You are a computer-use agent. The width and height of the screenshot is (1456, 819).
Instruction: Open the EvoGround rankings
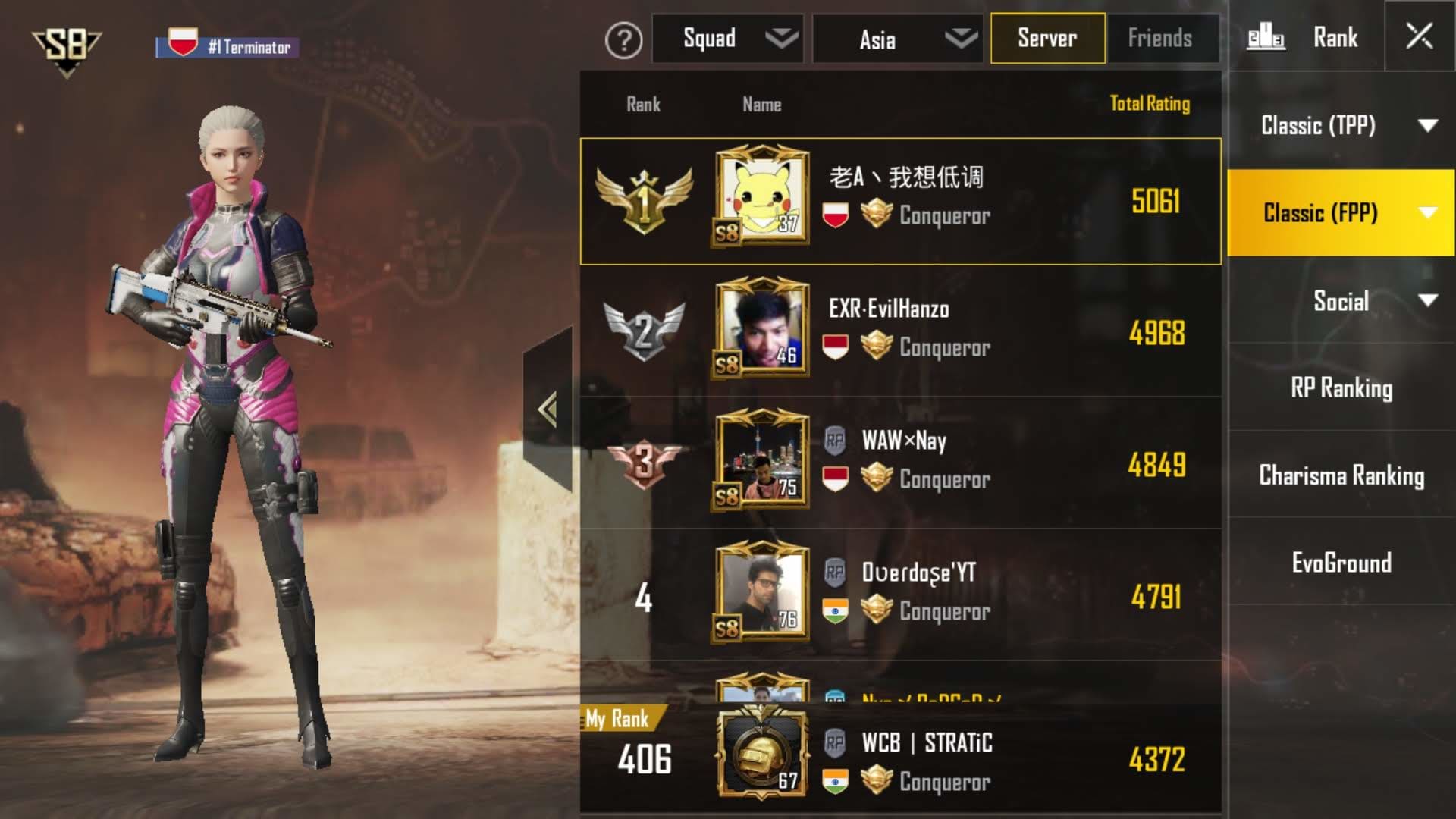coord(1341,563)
